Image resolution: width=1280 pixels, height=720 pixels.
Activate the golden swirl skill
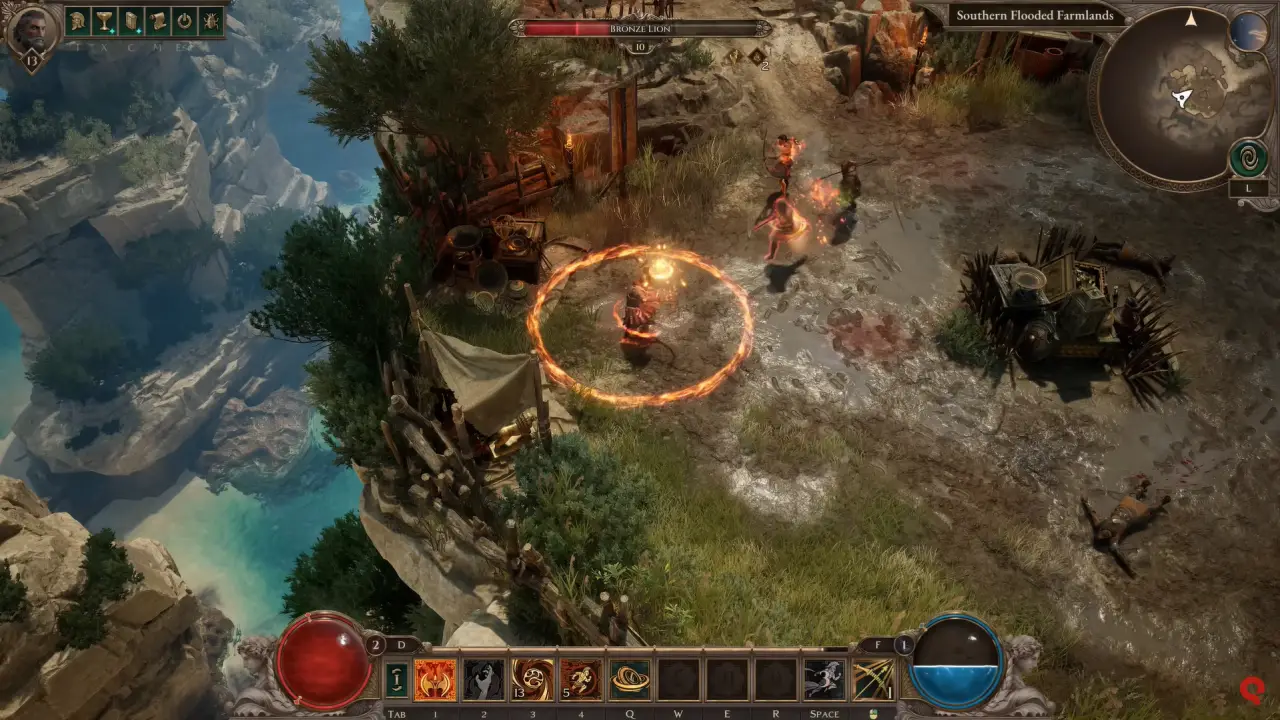(532, 680)
